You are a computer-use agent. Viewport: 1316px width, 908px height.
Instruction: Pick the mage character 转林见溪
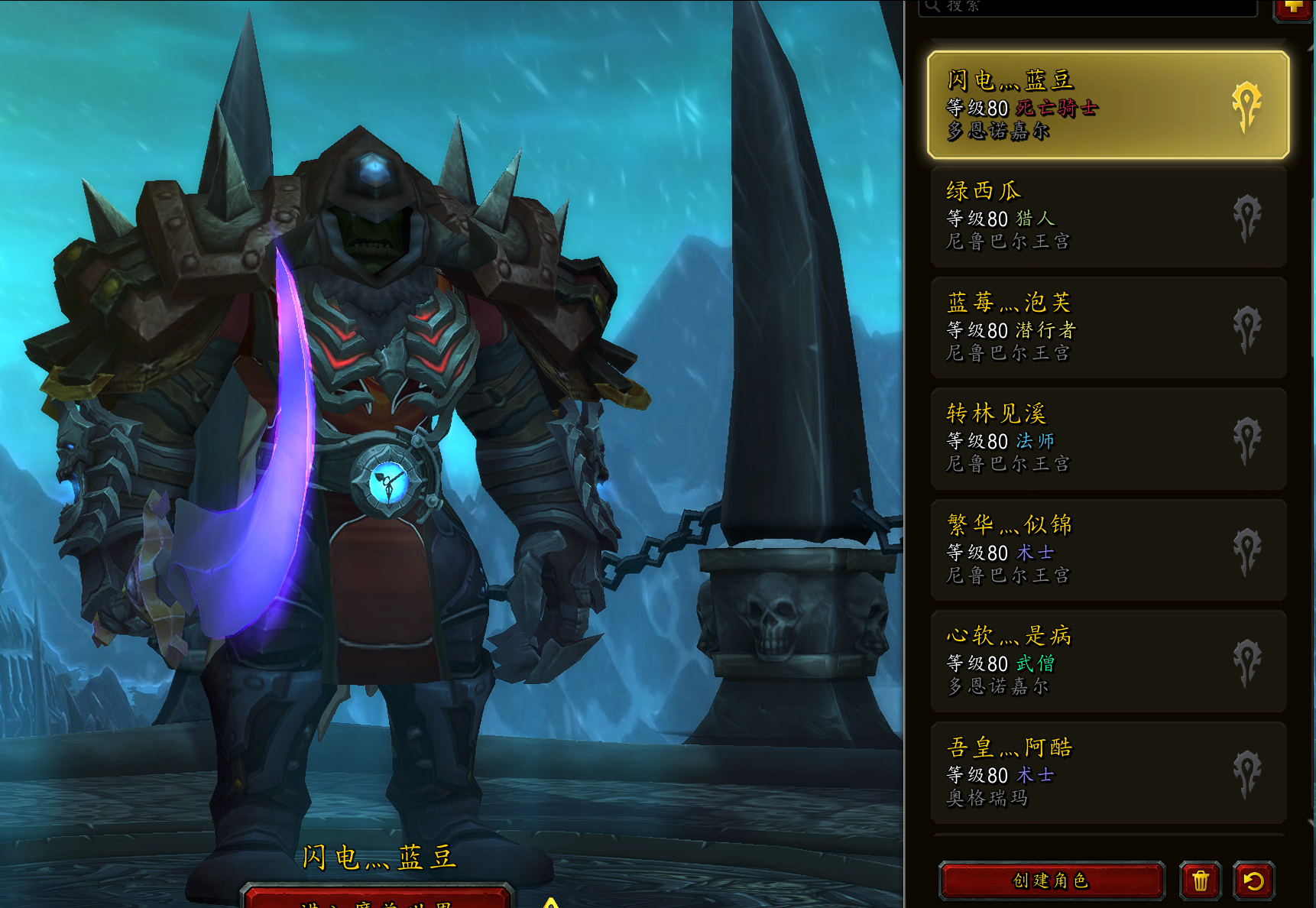coord(1107,438)
